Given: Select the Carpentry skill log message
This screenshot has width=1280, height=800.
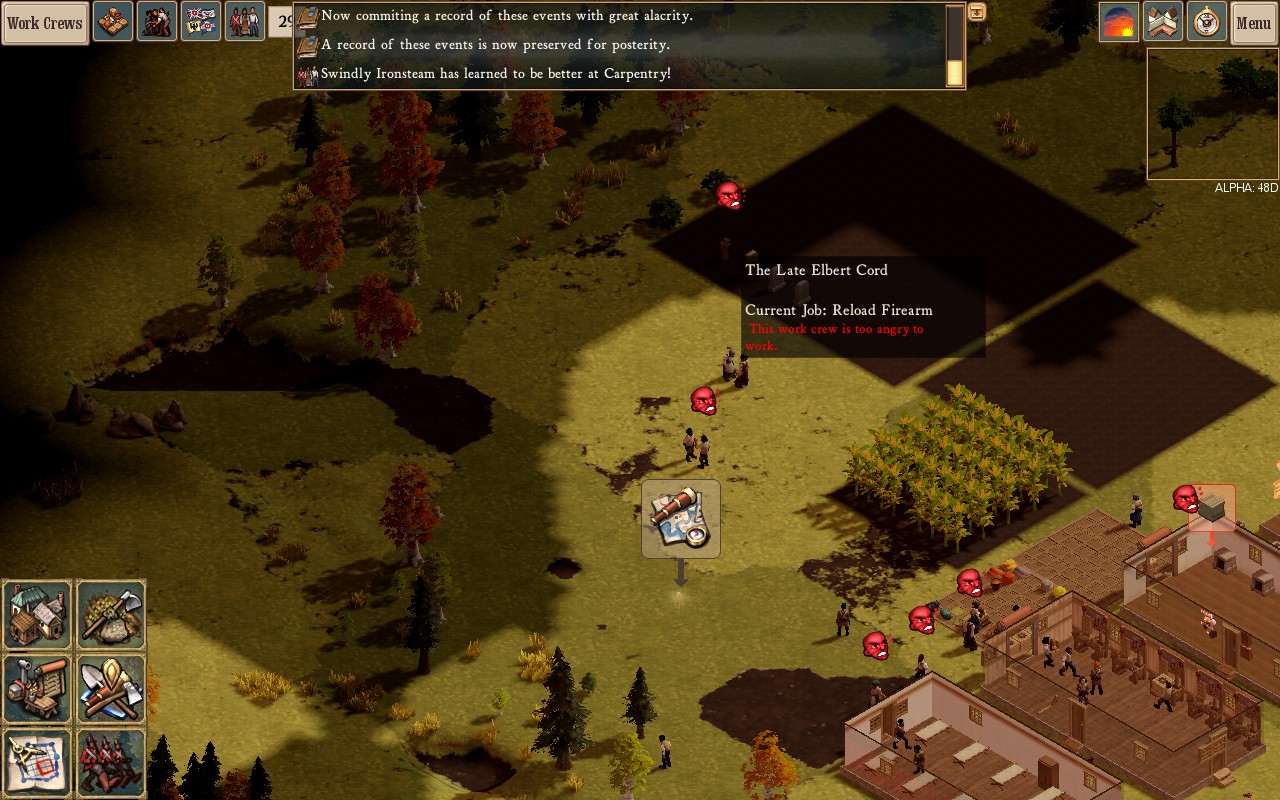Looking at the screenshot, I should point(495,74).
